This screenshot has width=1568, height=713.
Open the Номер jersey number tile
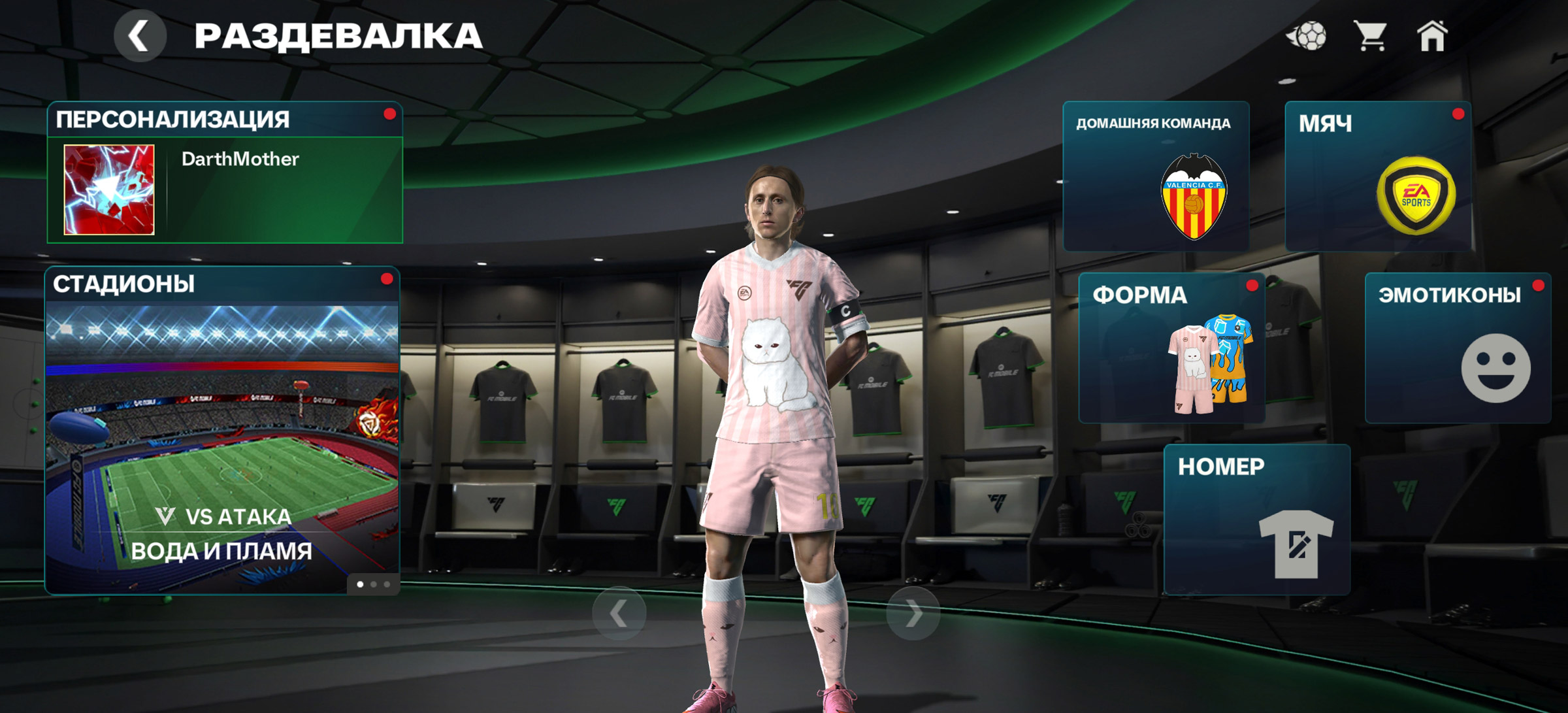pyautogui.click(x=1257, y=520)
